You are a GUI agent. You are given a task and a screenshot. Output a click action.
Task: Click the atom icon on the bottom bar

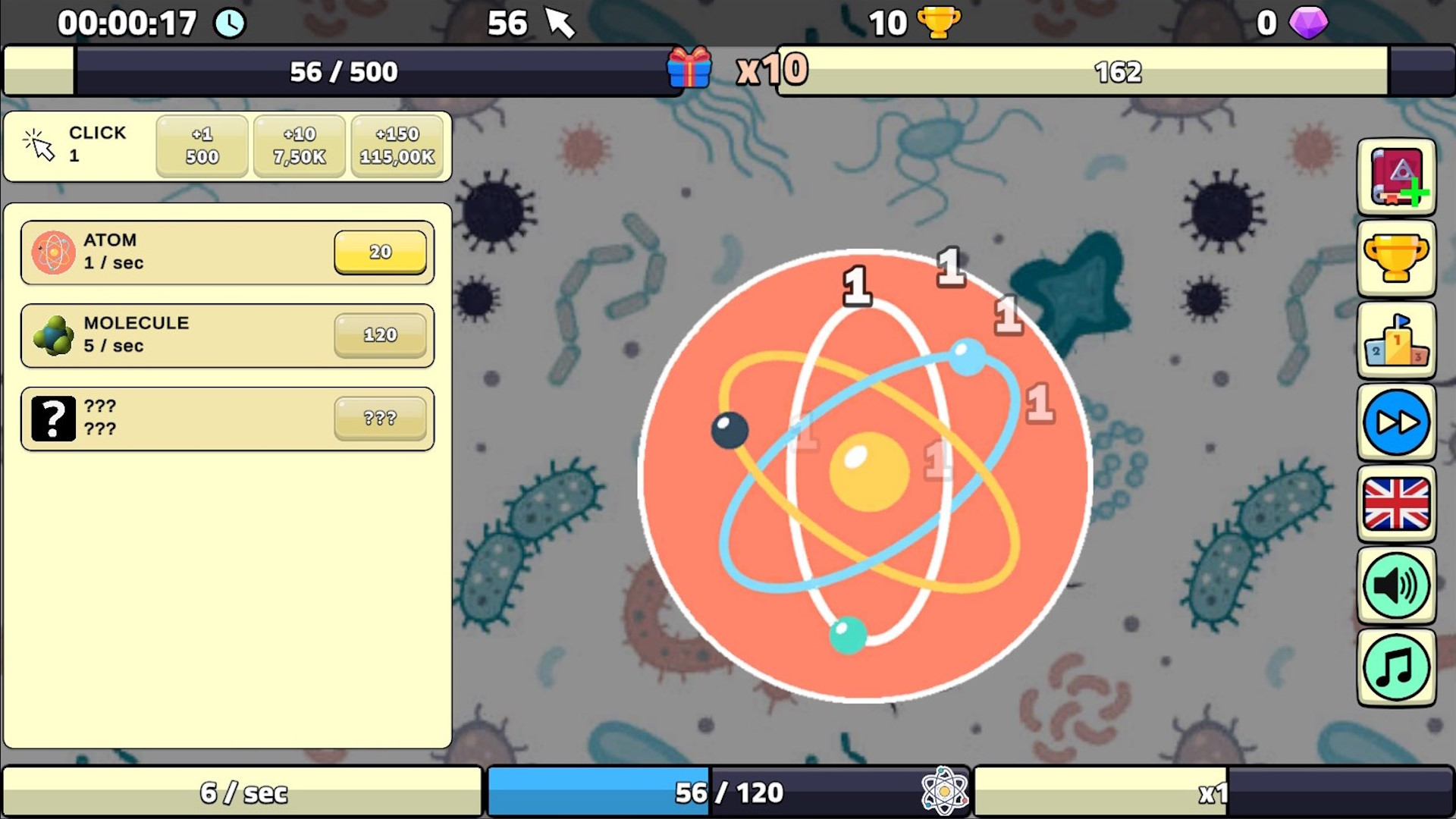click(944, 792)
